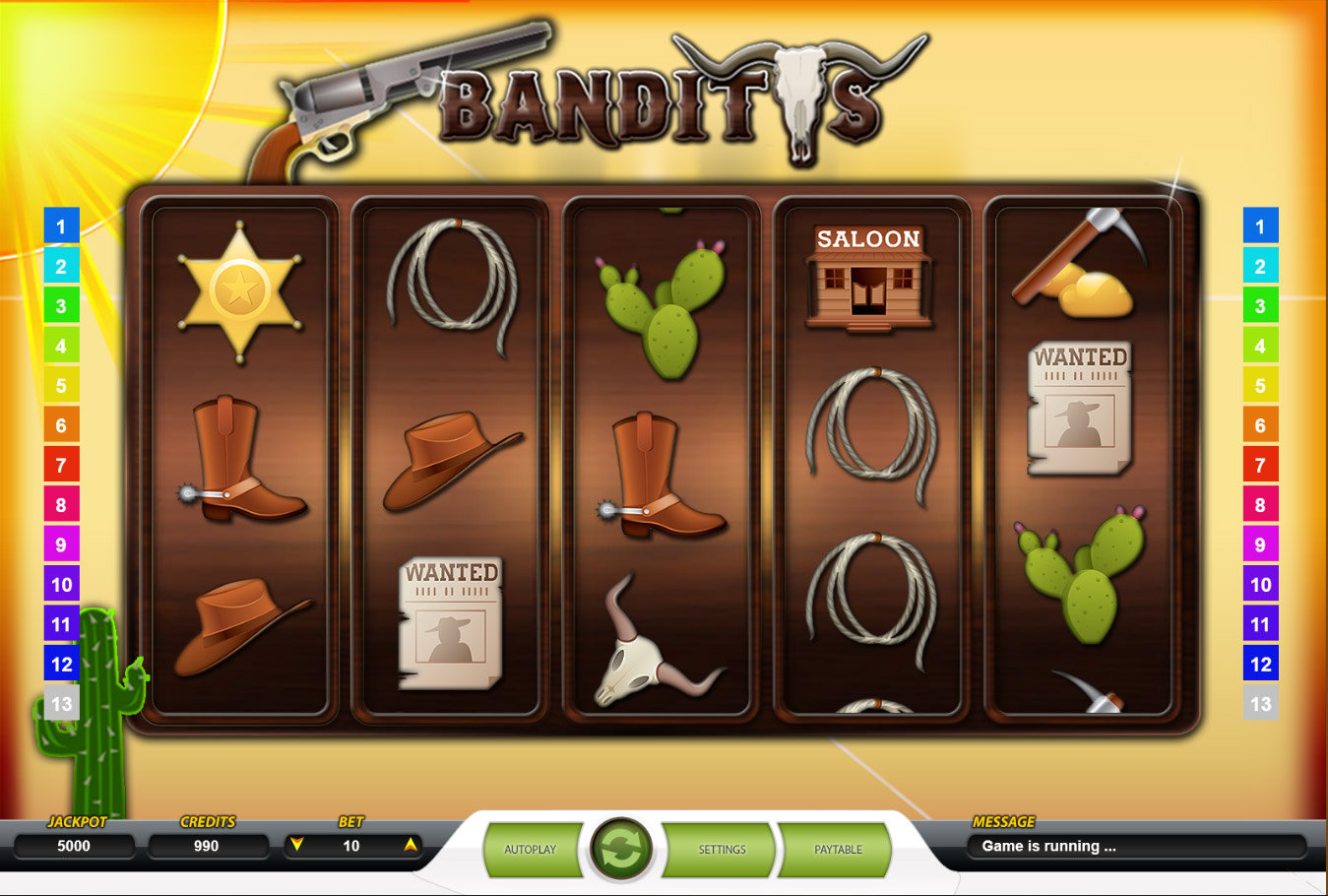Click the Bet amount field
This screenshot has width=1328, height=896.
pyautogui.click(x=351, y=845)
